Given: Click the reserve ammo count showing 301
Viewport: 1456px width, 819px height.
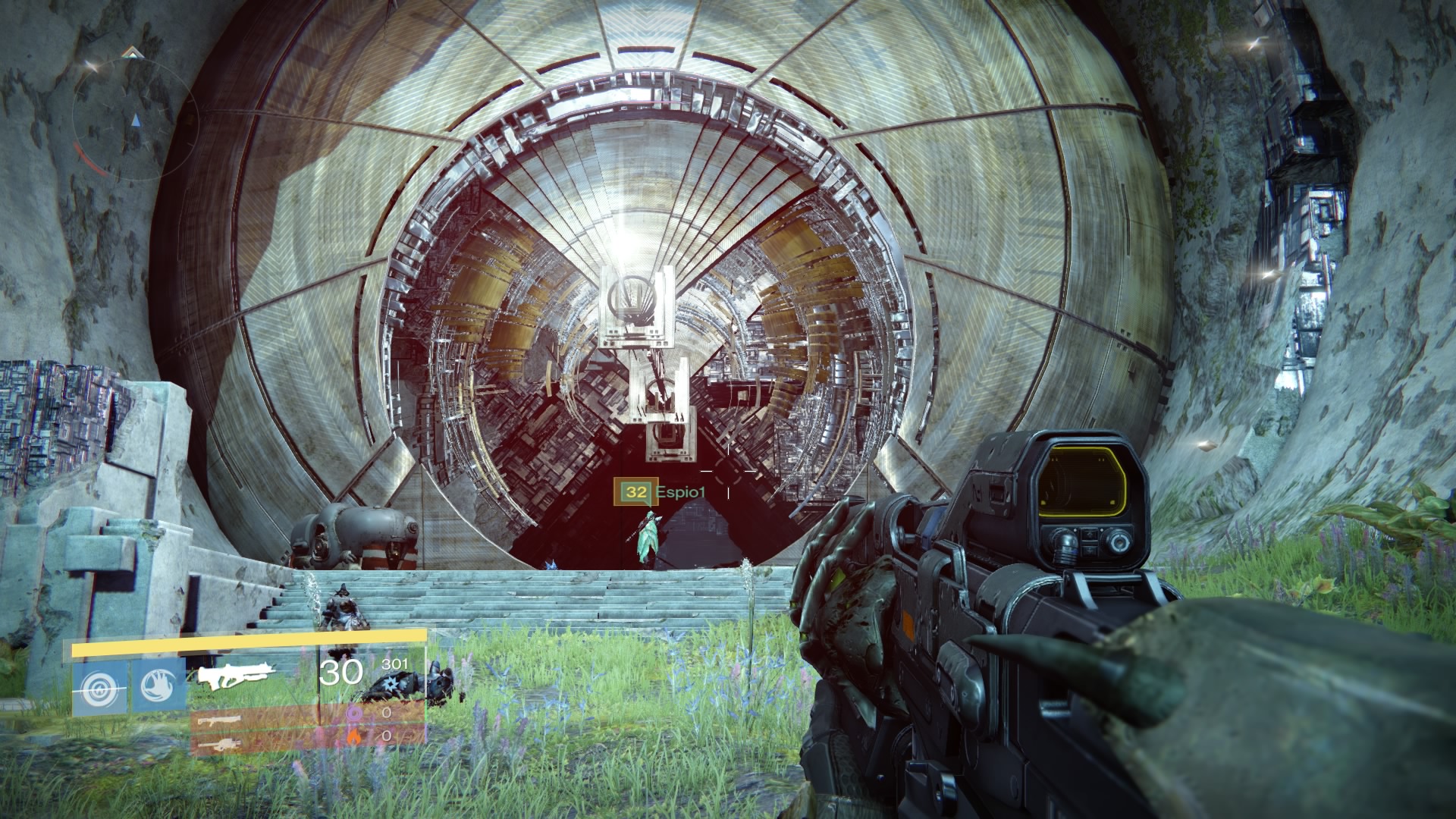Looking at the screenshot, I should click(x=394, y=665).
